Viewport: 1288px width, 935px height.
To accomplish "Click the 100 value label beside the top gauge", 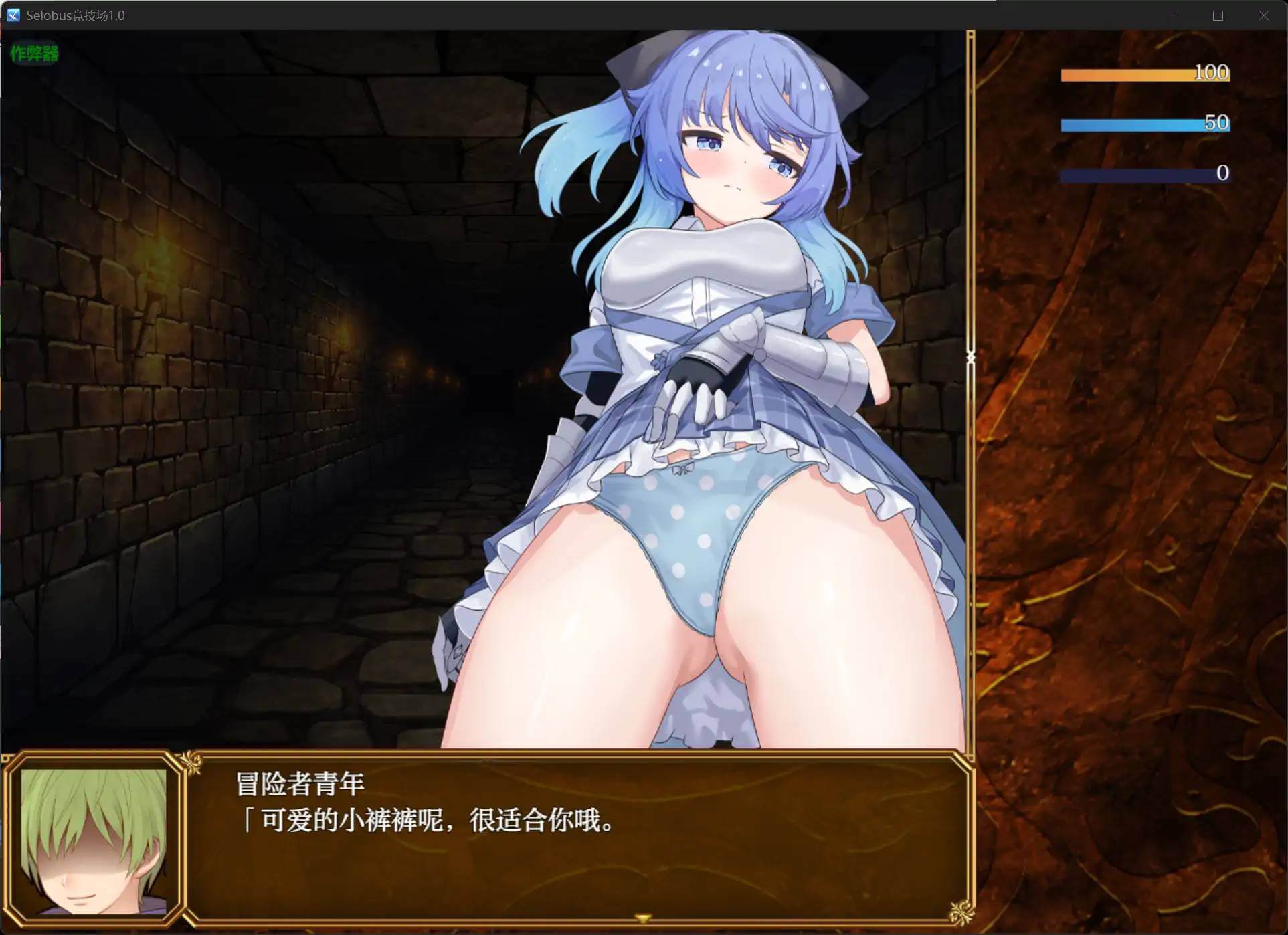I will pos(1212,73).
